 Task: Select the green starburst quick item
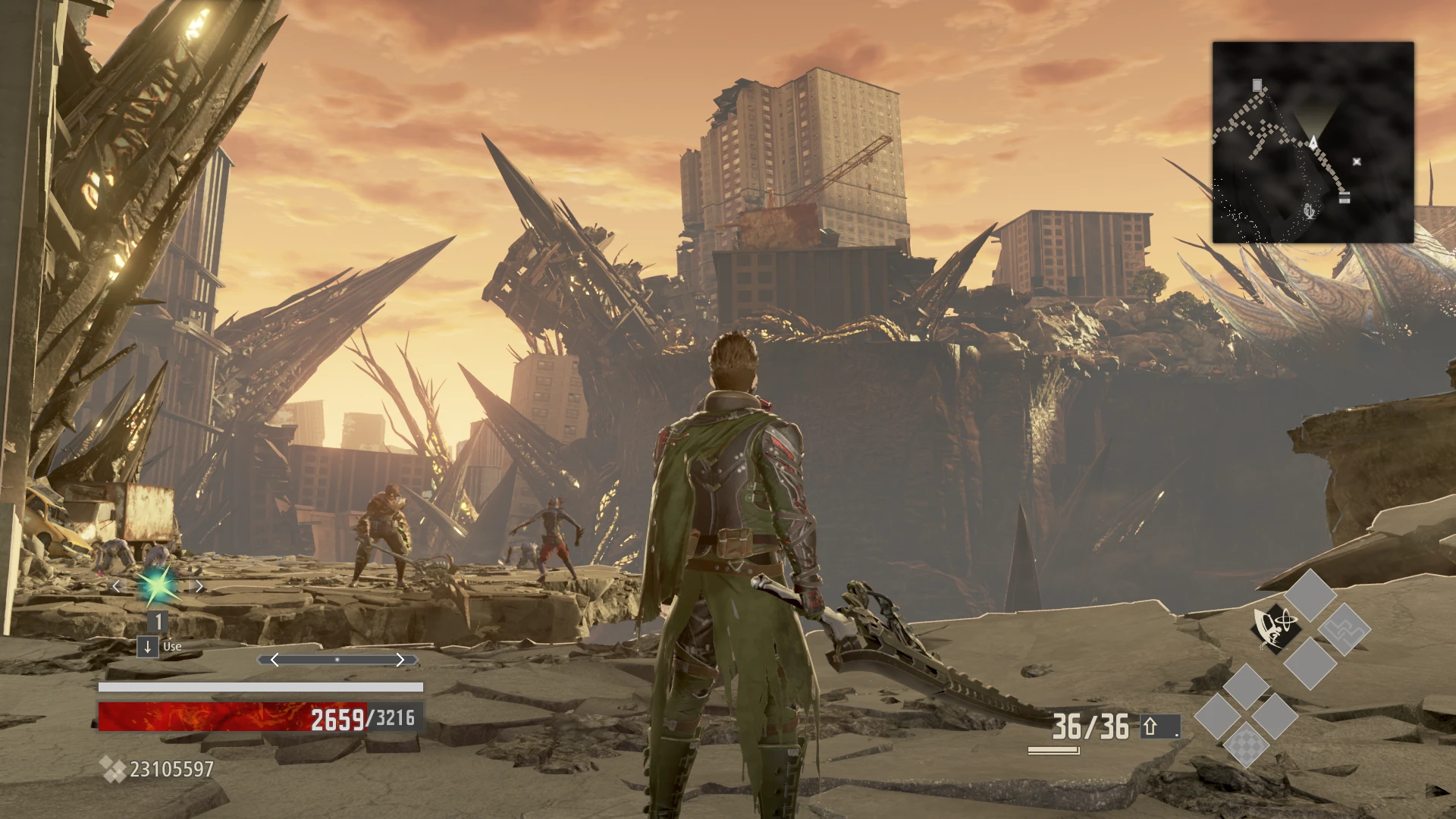click(158, 585)
